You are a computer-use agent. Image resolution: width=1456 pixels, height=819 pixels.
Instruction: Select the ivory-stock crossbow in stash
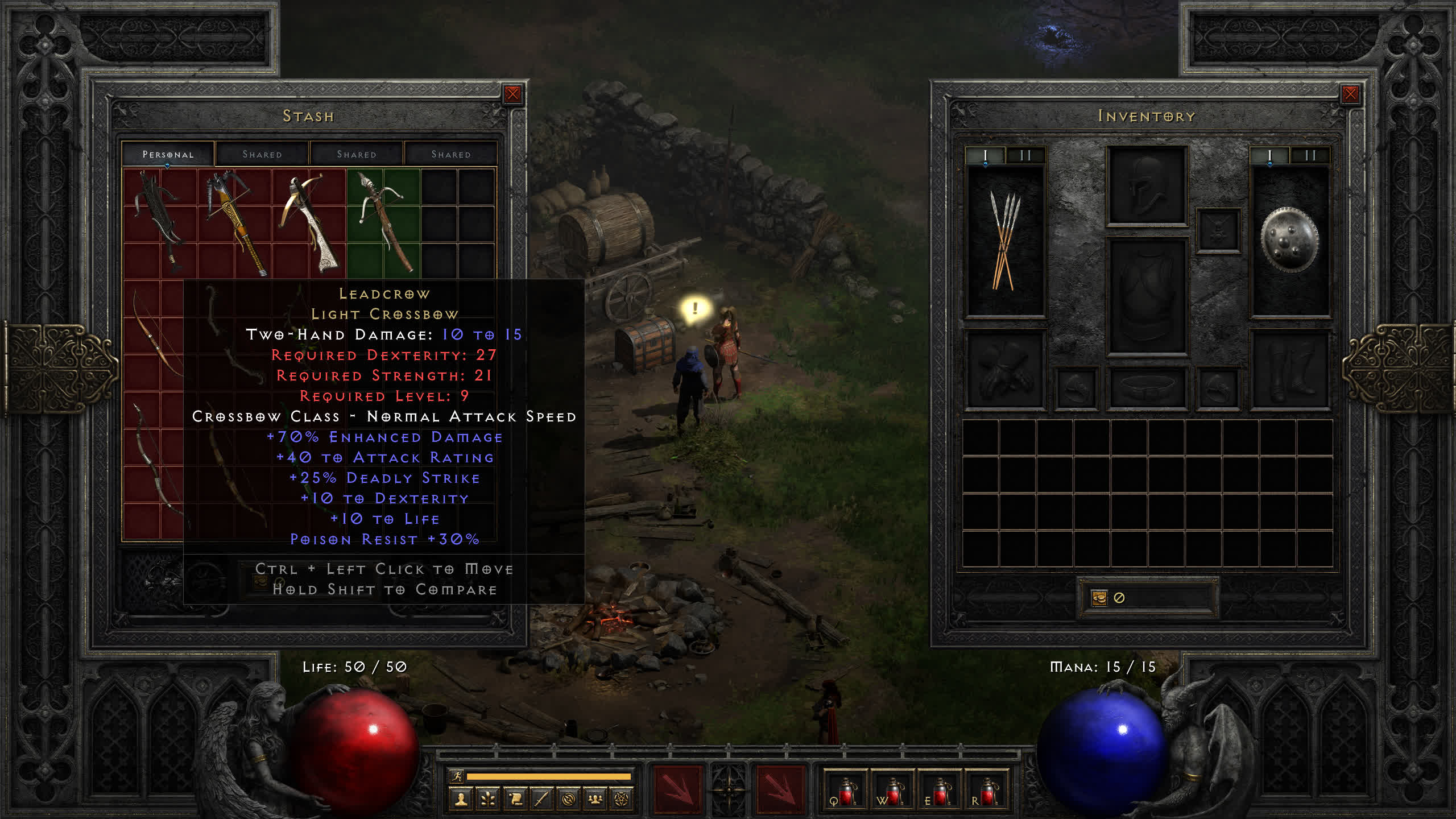(309, 222)
